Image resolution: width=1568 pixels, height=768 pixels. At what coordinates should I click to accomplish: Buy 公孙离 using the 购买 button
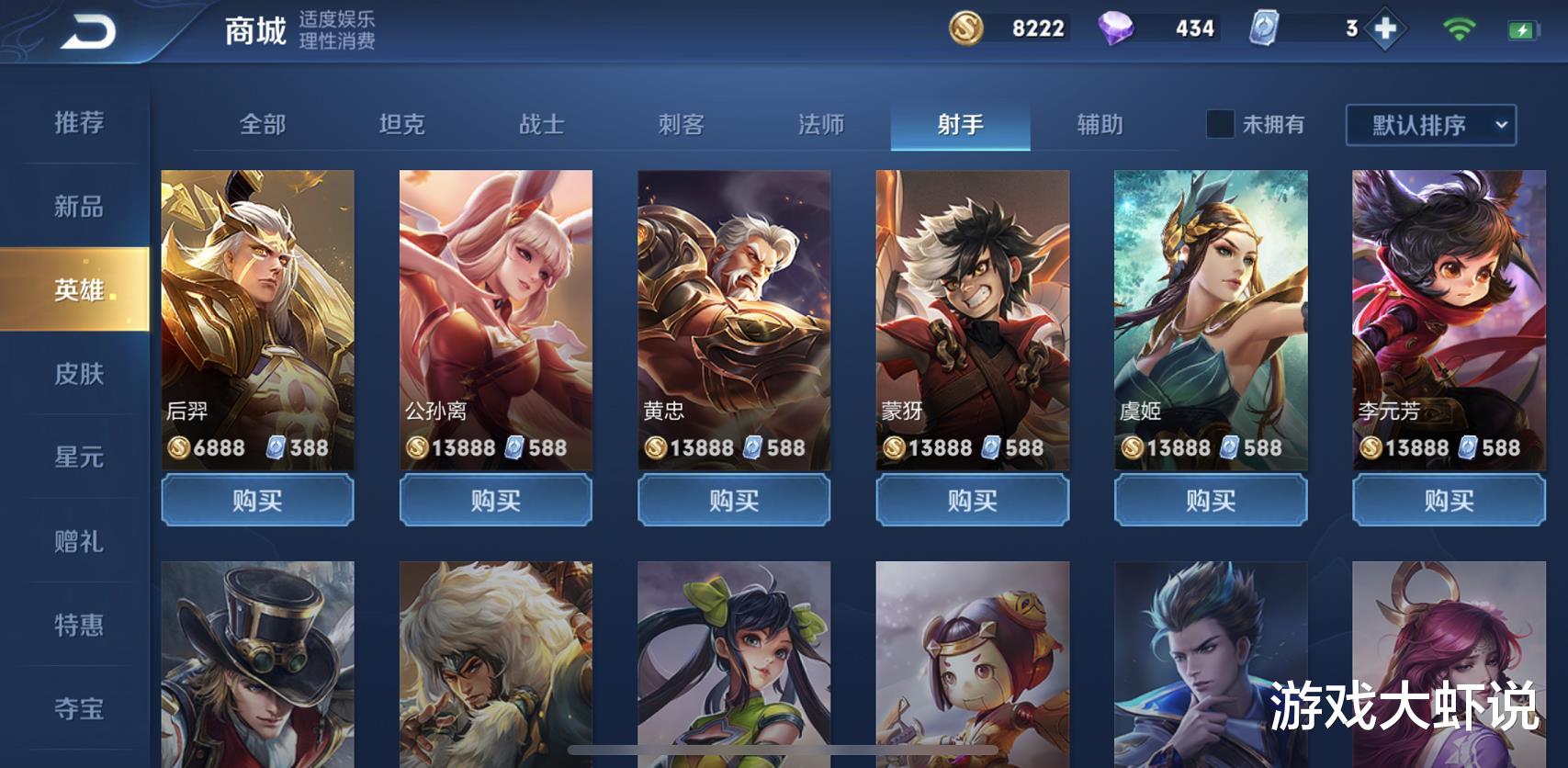(x=495, y=500)
